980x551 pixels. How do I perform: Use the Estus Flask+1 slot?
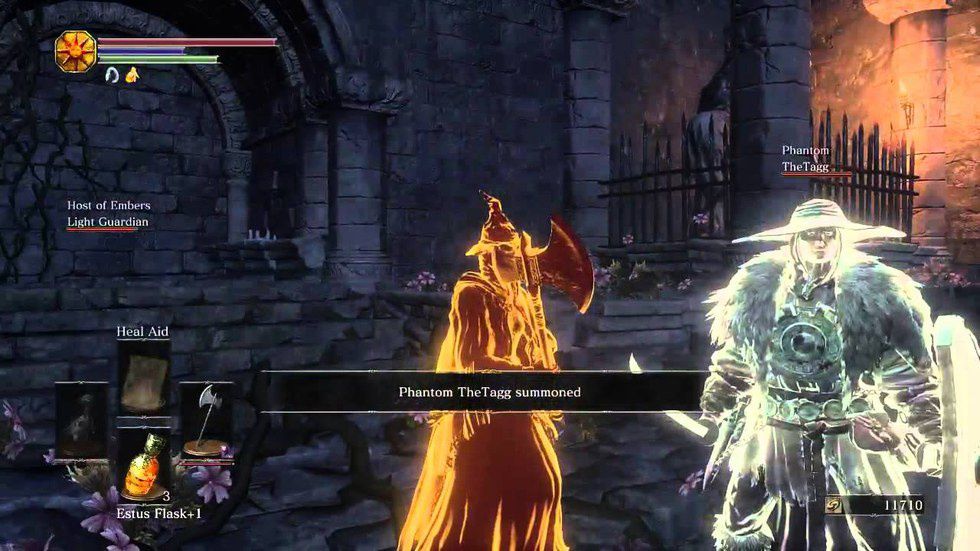tap(141, 462)
